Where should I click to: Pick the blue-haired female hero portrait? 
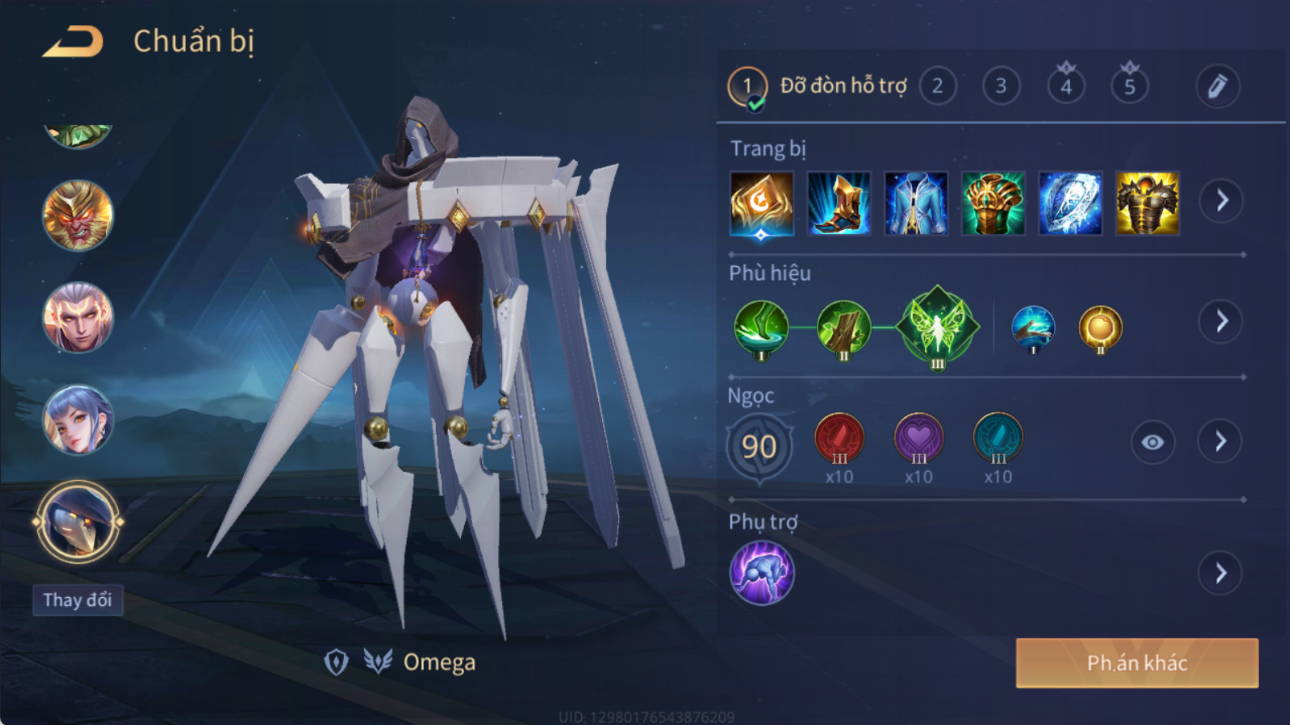(78, 420)
